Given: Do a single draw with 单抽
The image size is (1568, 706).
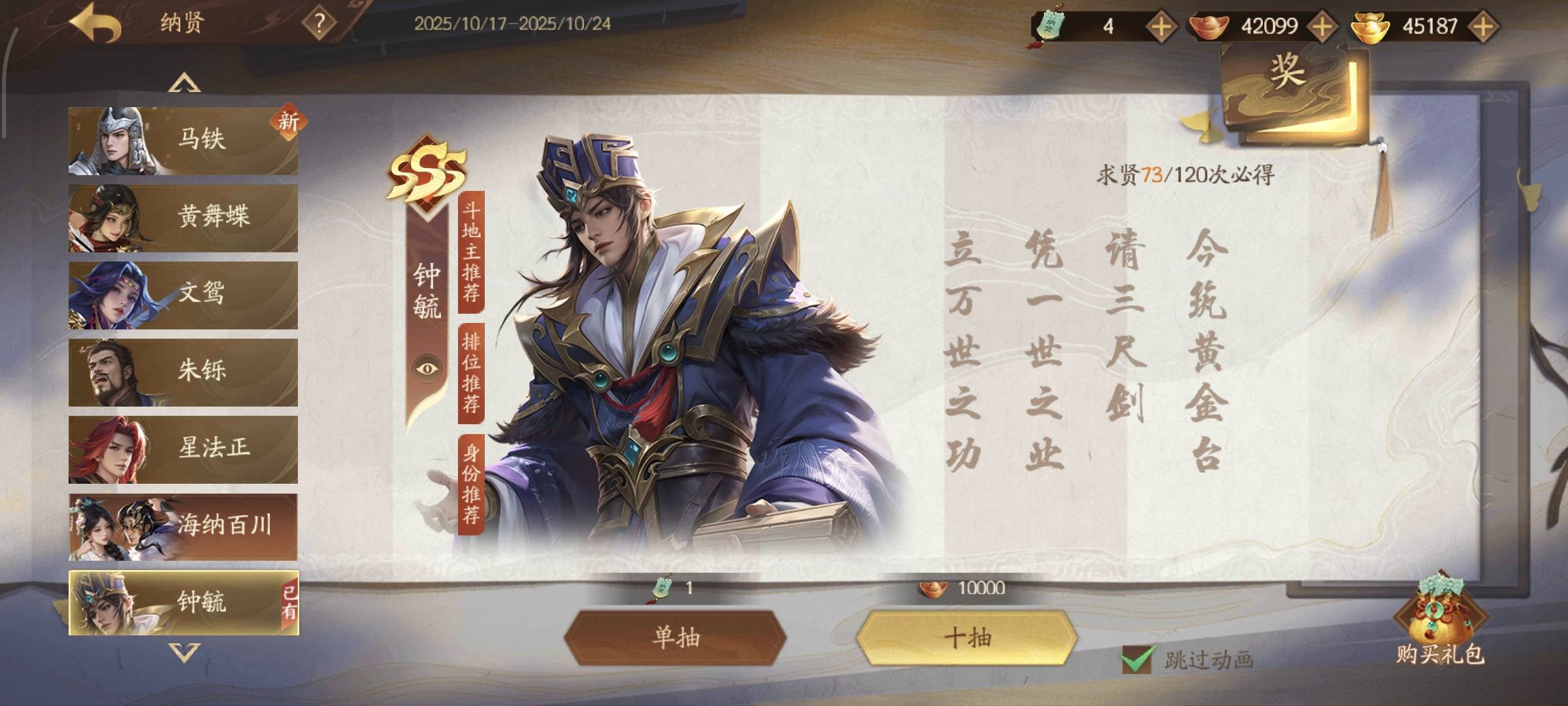Looking at the screenshot, I should [676, 637].
